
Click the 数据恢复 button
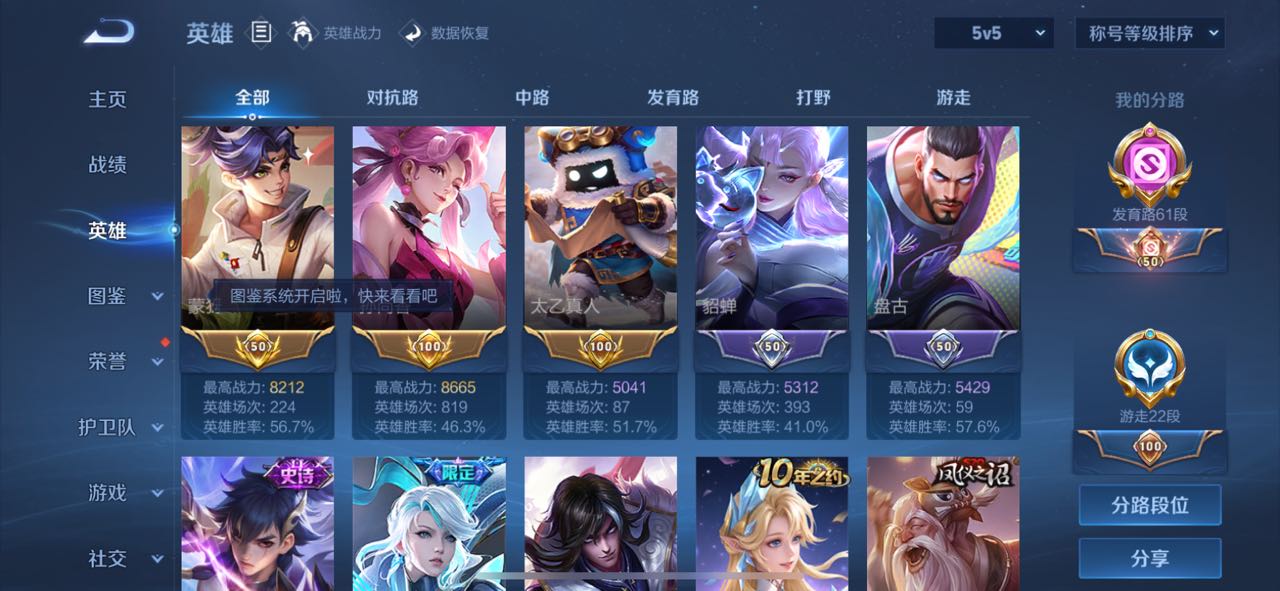point(445,33)
